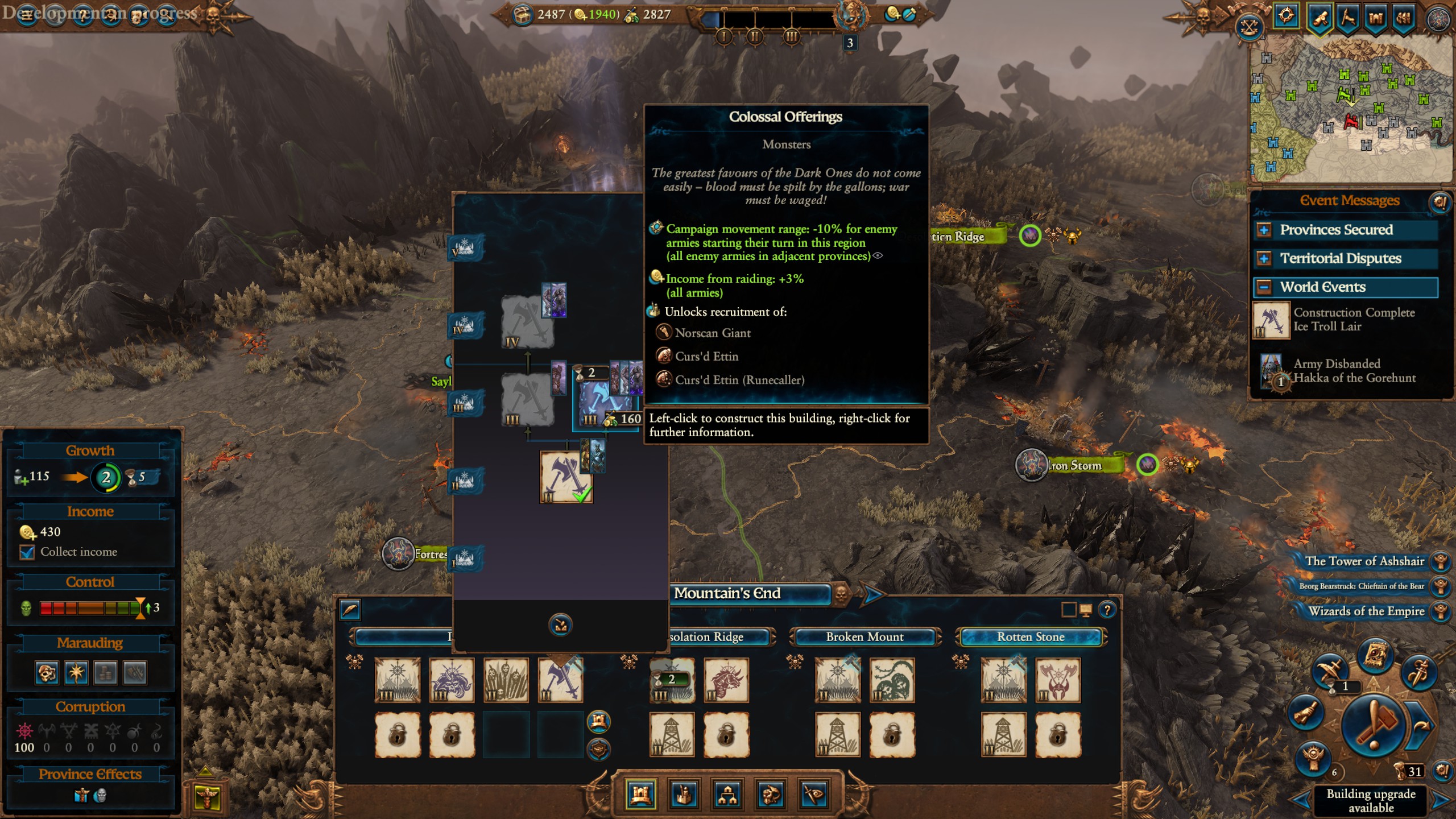This screenshot has width=1456, height=819.
Task: Toggle the sun-shaped marauding stance
Action: coord(77,672)
